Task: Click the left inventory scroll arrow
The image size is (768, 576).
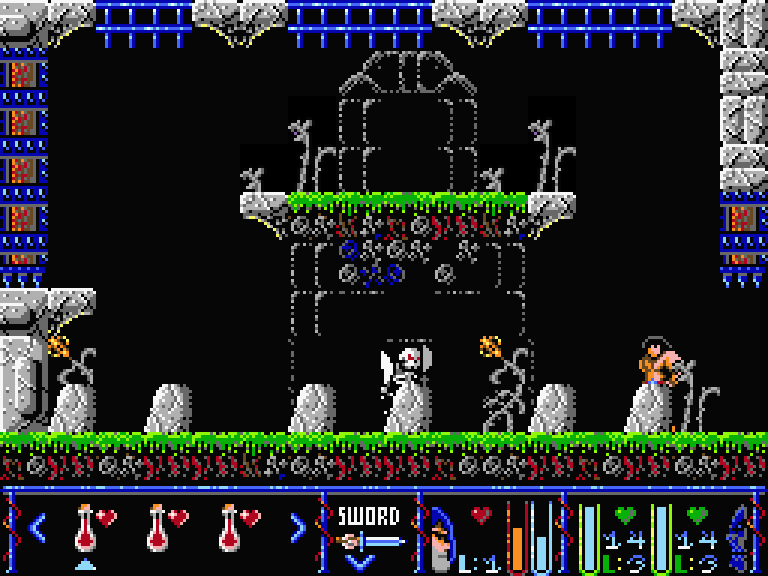Action: [37, 526]
